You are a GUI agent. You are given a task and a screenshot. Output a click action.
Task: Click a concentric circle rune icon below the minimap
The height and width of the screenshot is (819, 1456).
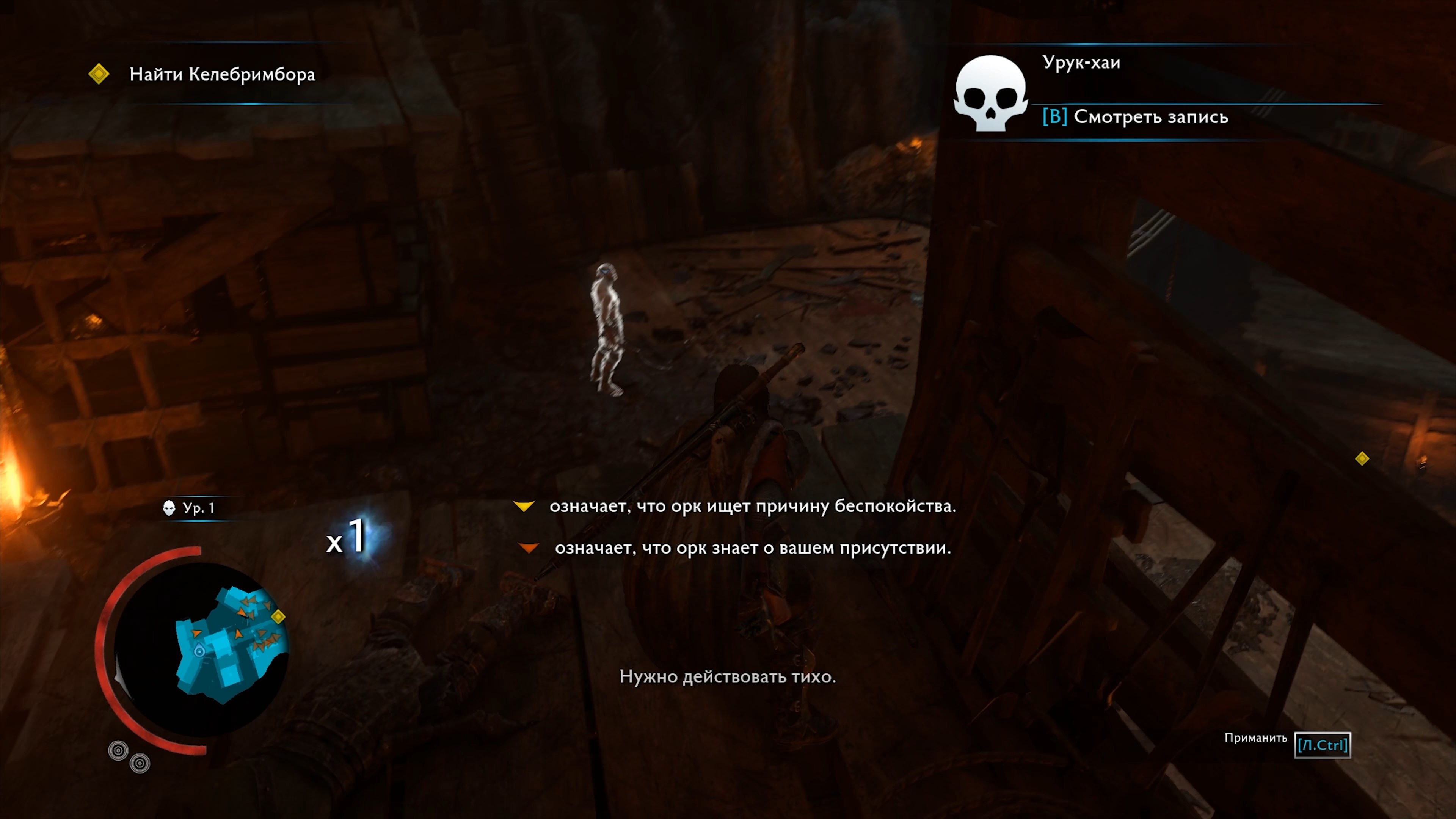pos(118,750)
